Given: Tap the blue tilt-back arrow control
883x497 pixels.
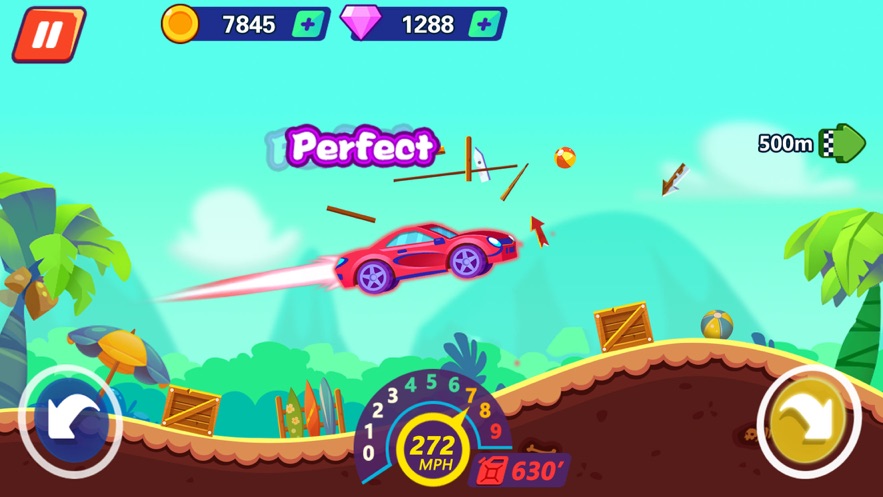Looking at the screenshot, I should coord(68,421).
